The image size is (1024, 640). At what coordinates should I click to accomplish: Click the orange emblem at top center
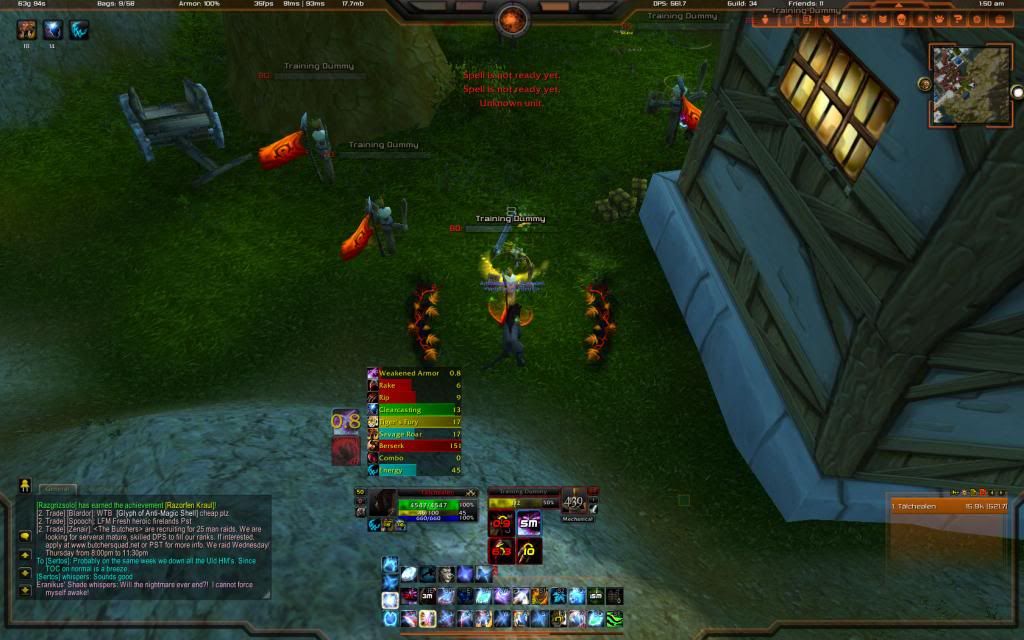click(x=512, y=18)
